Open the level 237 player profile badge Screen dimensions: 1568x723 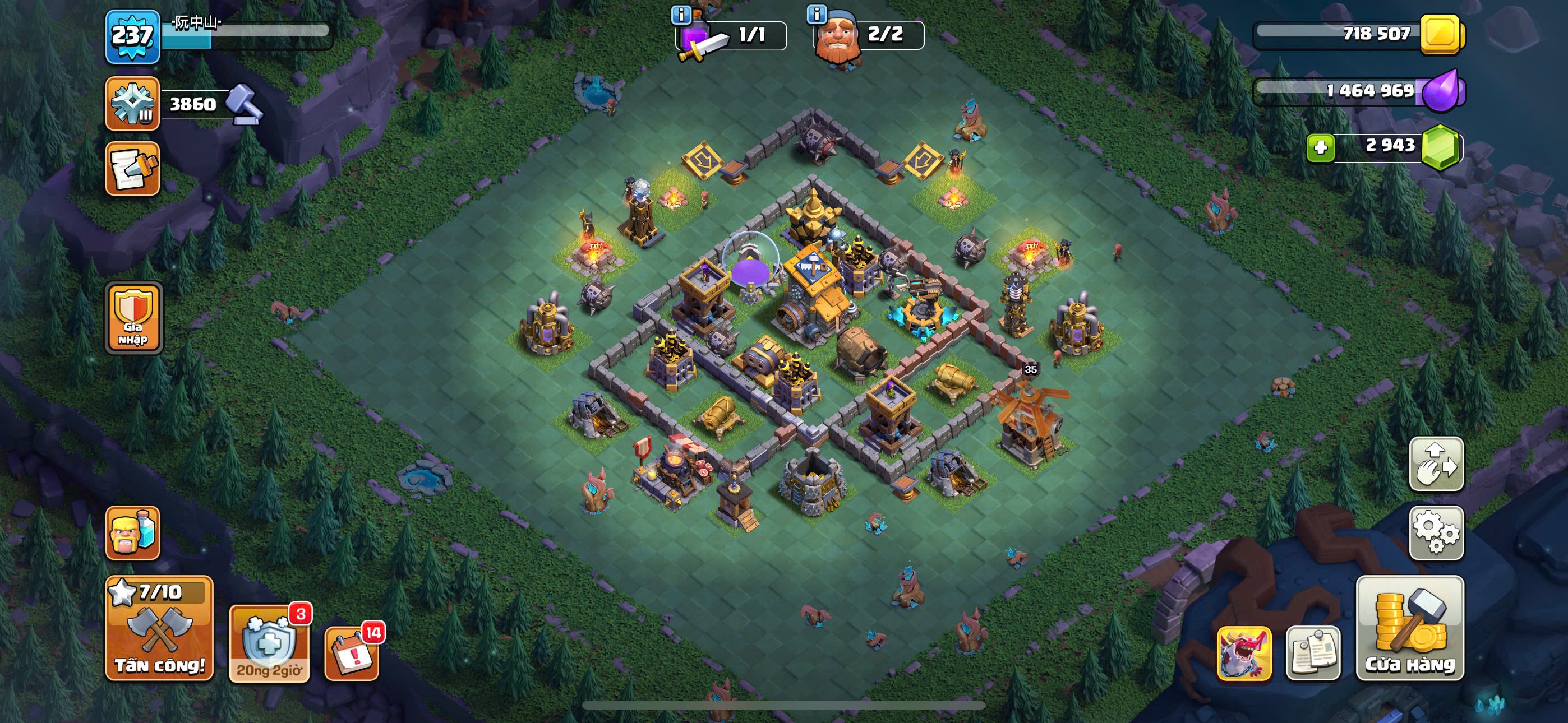coord(133,36)
